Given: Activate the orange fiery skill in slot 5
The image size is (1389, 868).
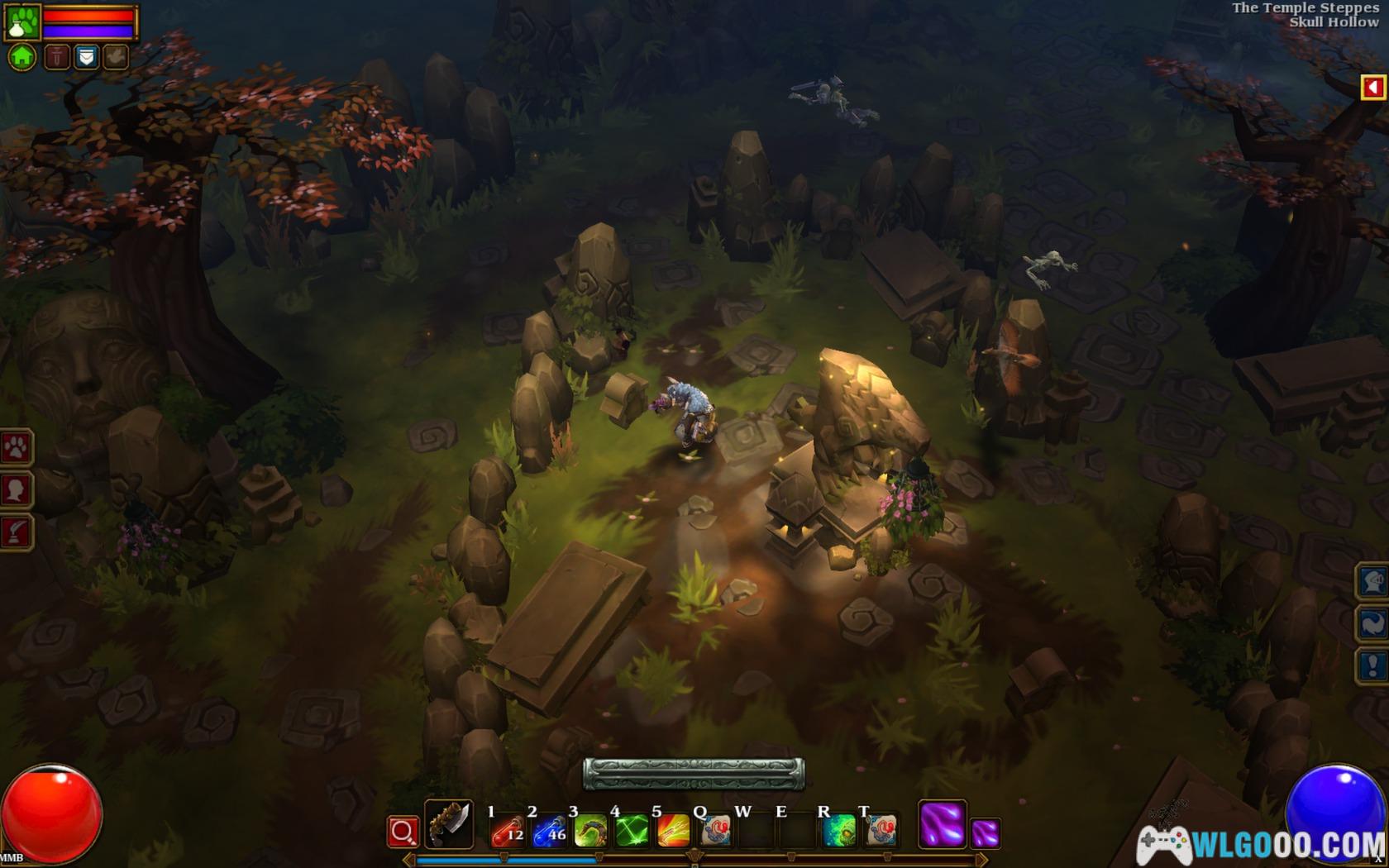Looking at the screenshot, I should click(673, 831).
